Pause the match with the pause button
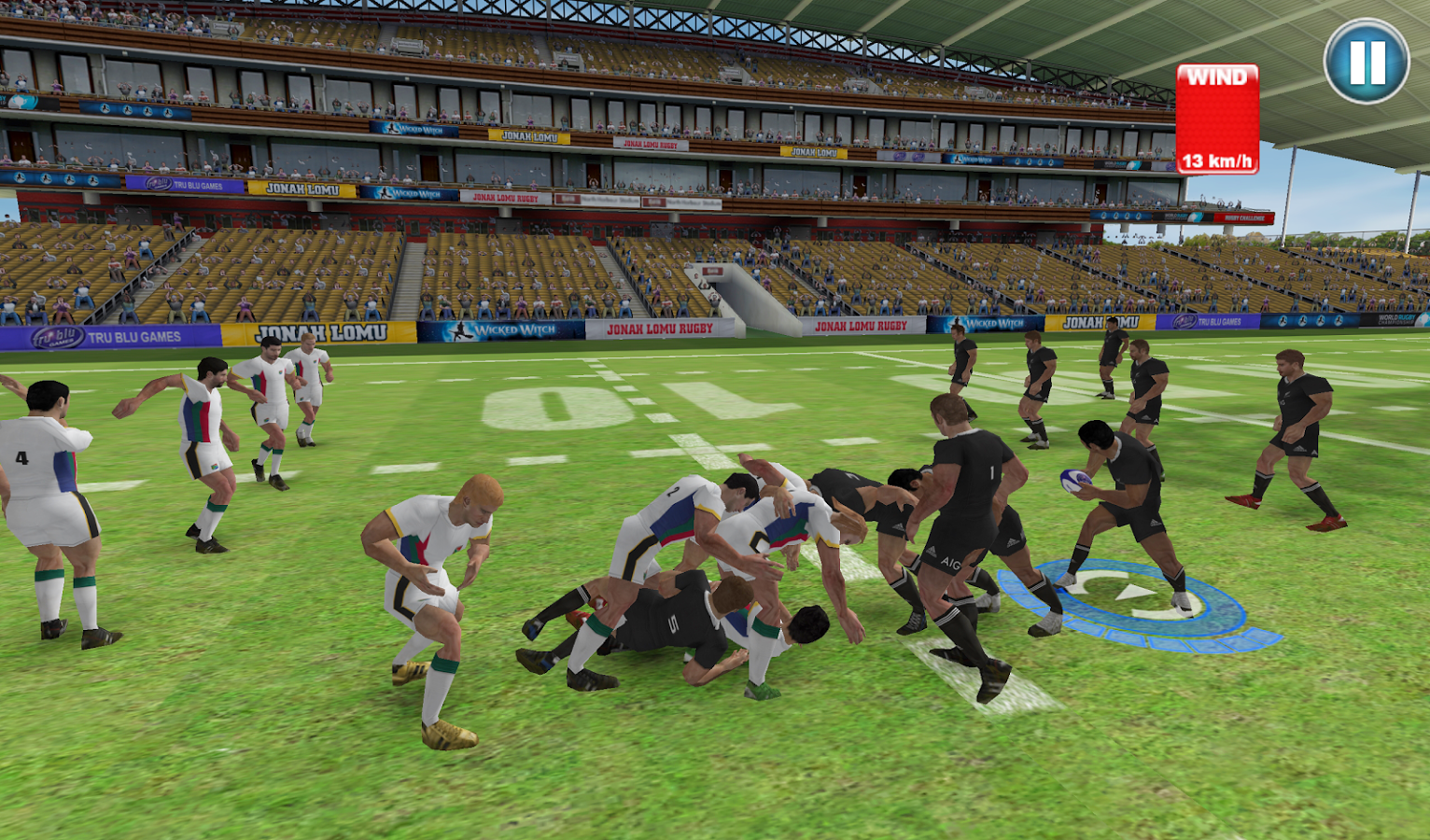The width and height of the screenshot is (1430, 840). [1367, 63]
